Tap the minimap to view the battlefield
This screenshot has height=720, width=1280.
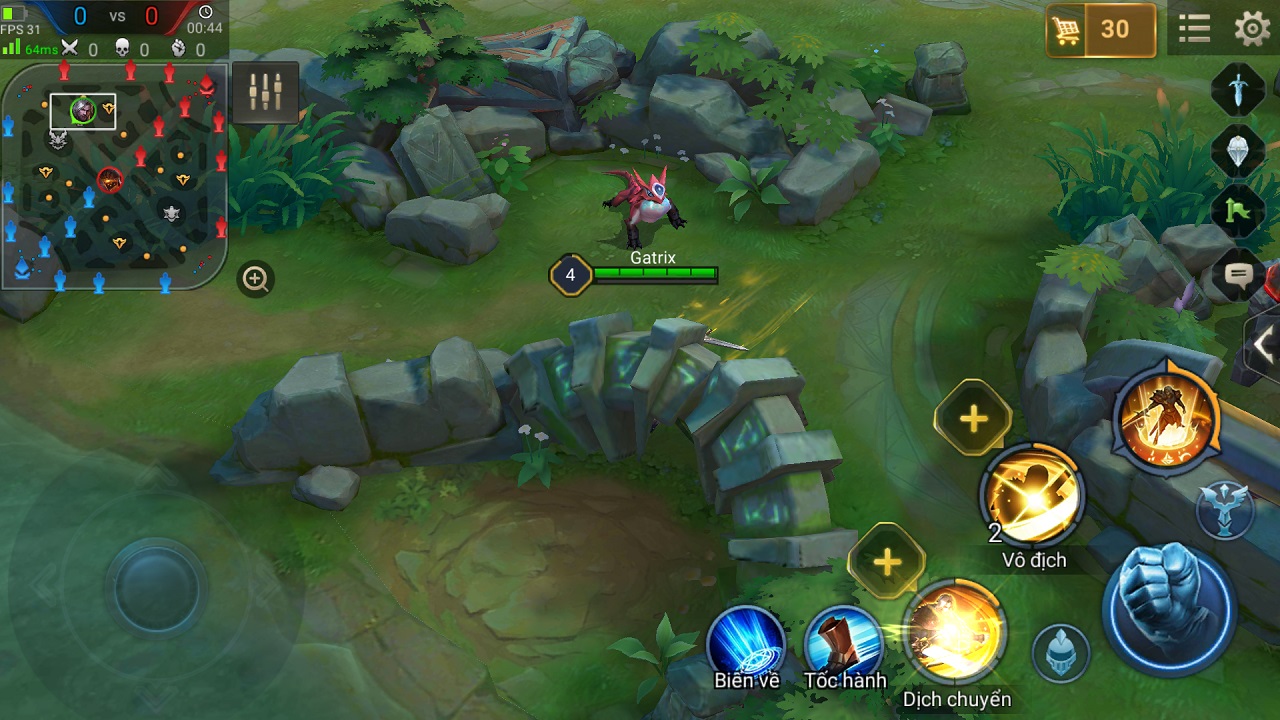pos(114,176)
